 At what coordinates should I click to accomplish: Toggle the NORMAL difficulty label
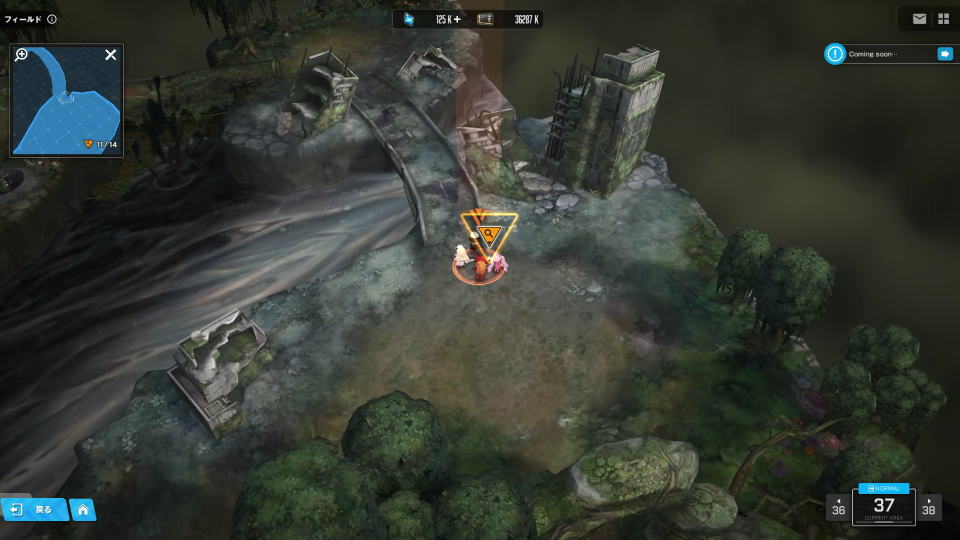coord(883,488)
